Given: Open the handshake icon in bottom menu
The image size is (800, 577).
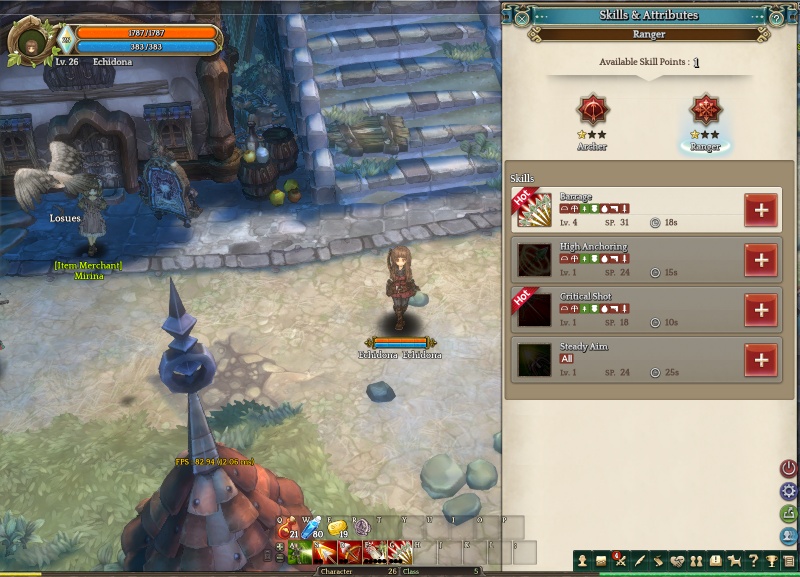Looking at the screenshot, I should [x=677, y=561].
